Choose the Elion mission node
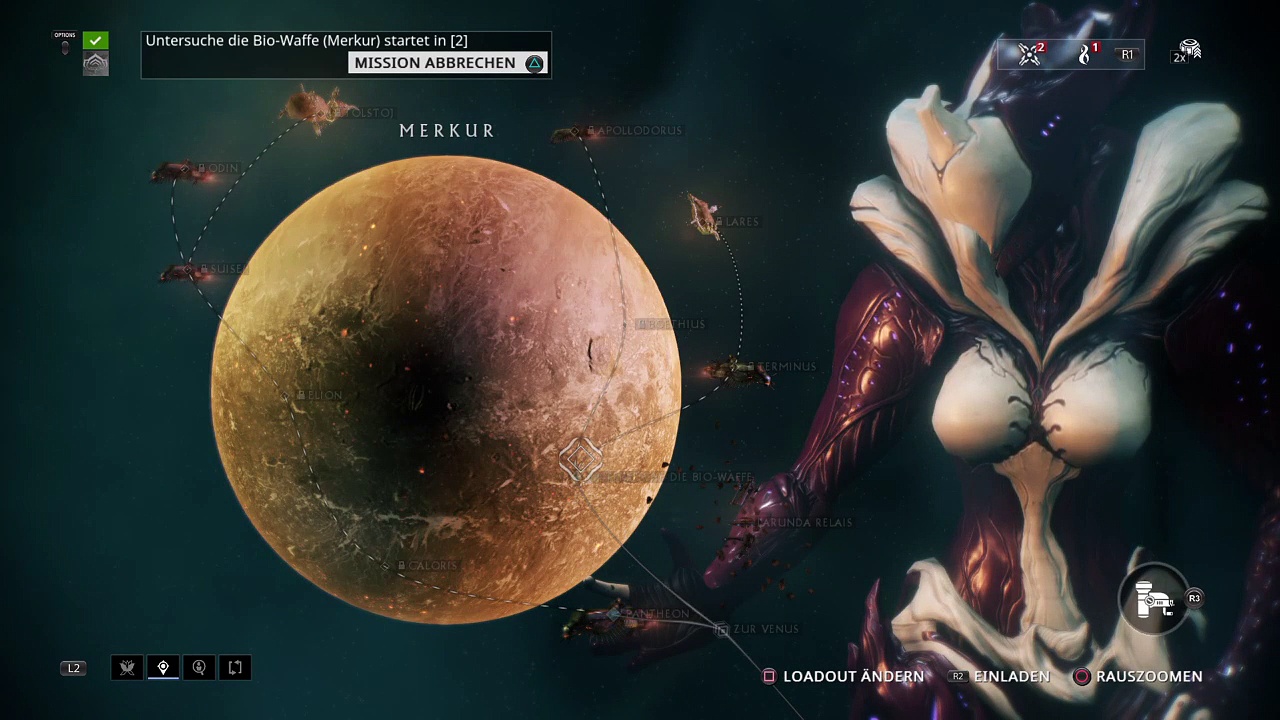Viewport: 1280px width, 720px height. 319,396
